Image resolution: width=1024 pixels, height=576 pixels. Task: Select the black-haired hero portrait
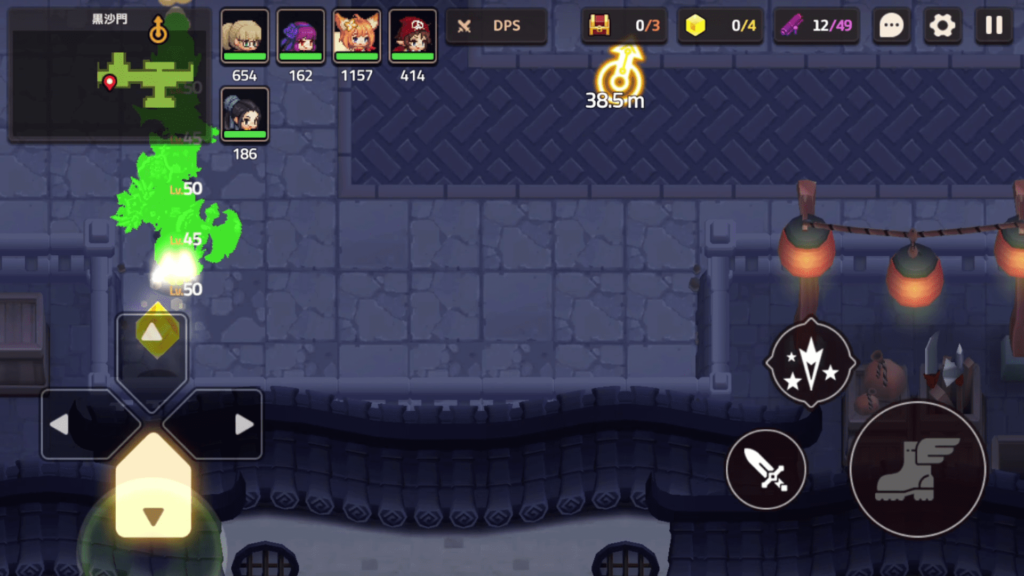[244, 115]
